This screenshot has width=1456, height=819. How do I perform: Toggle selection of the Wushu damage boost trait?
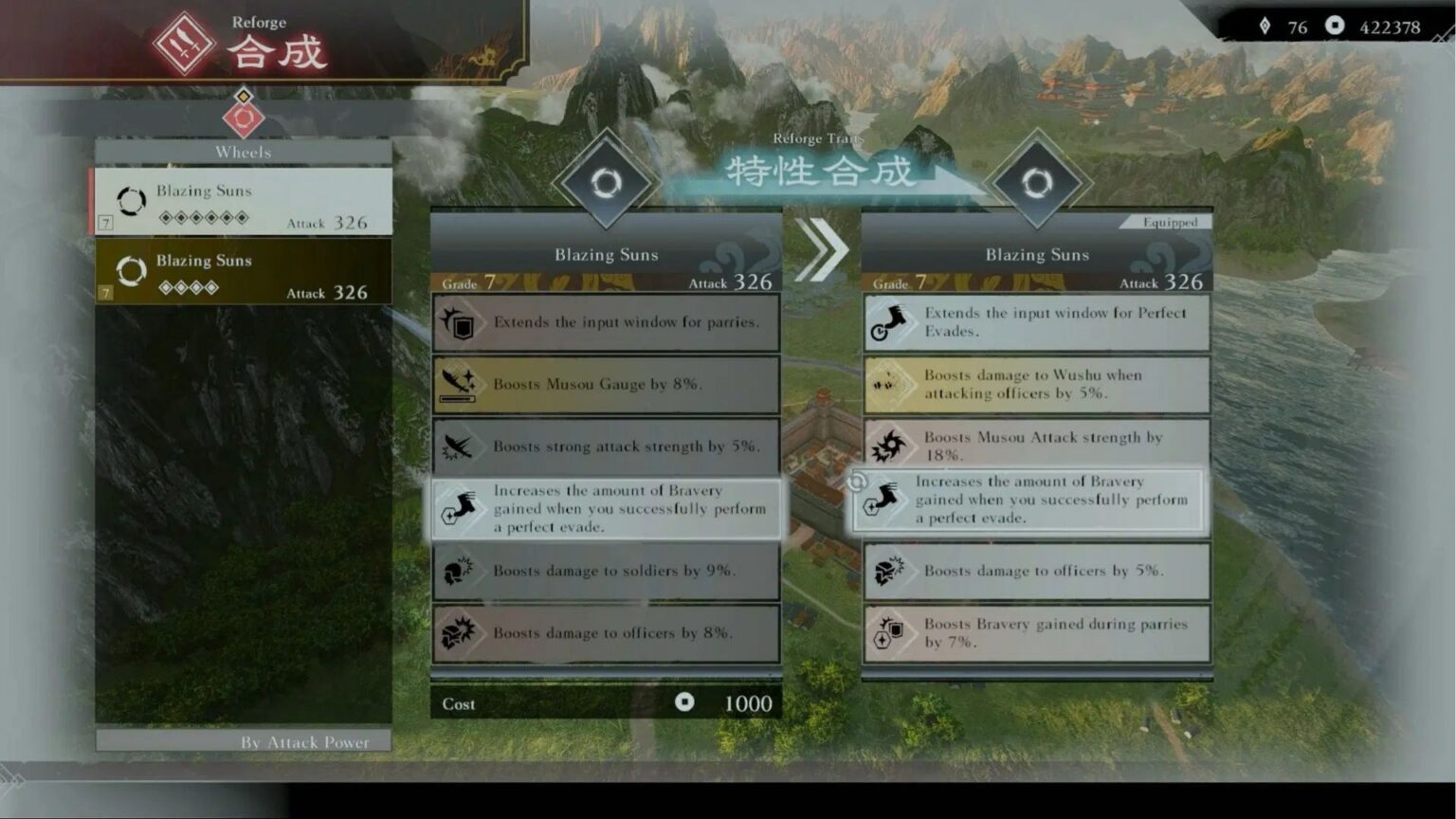point(1036,384)
